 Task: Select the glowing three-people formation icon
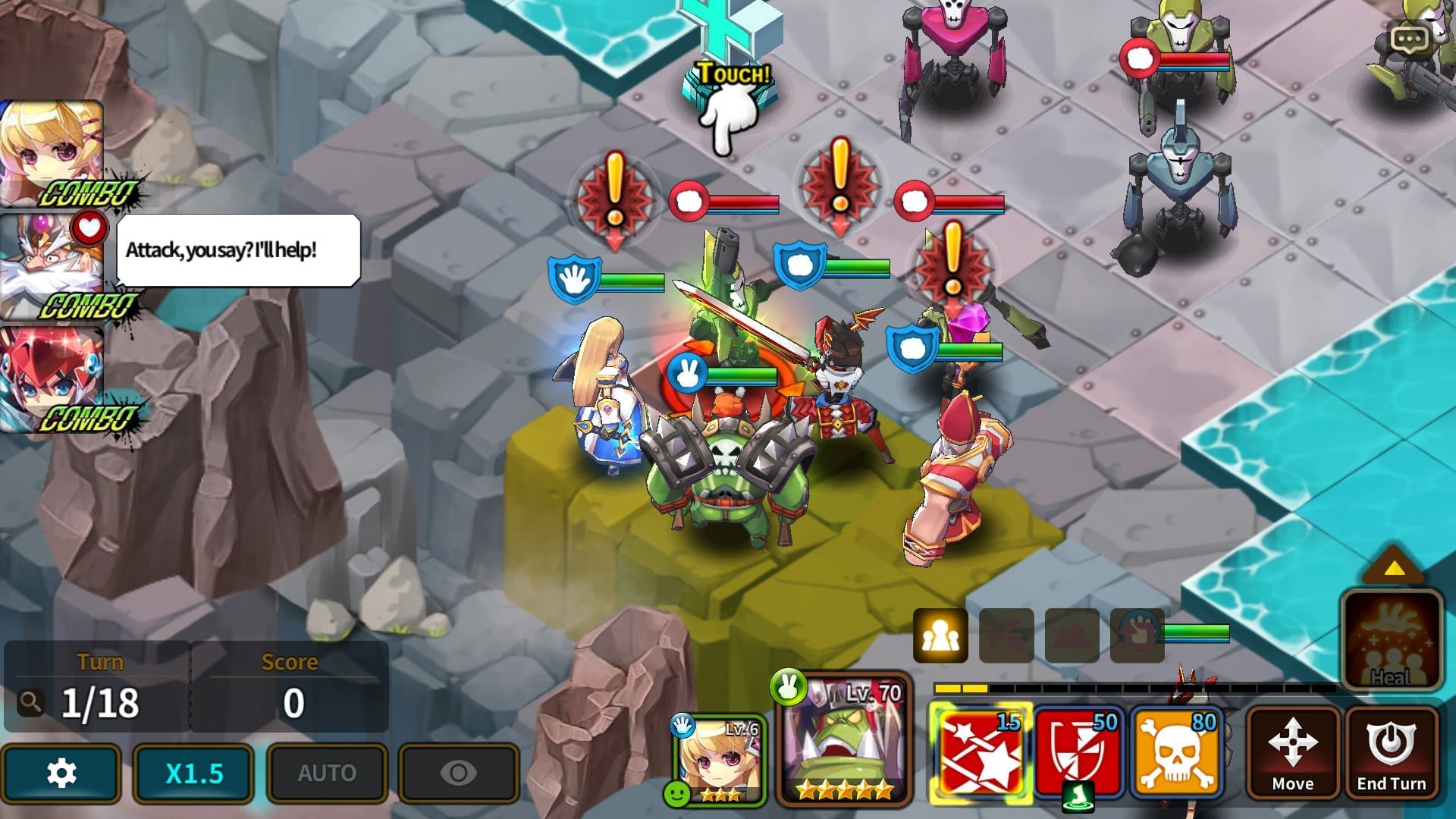tap(940, 635)
